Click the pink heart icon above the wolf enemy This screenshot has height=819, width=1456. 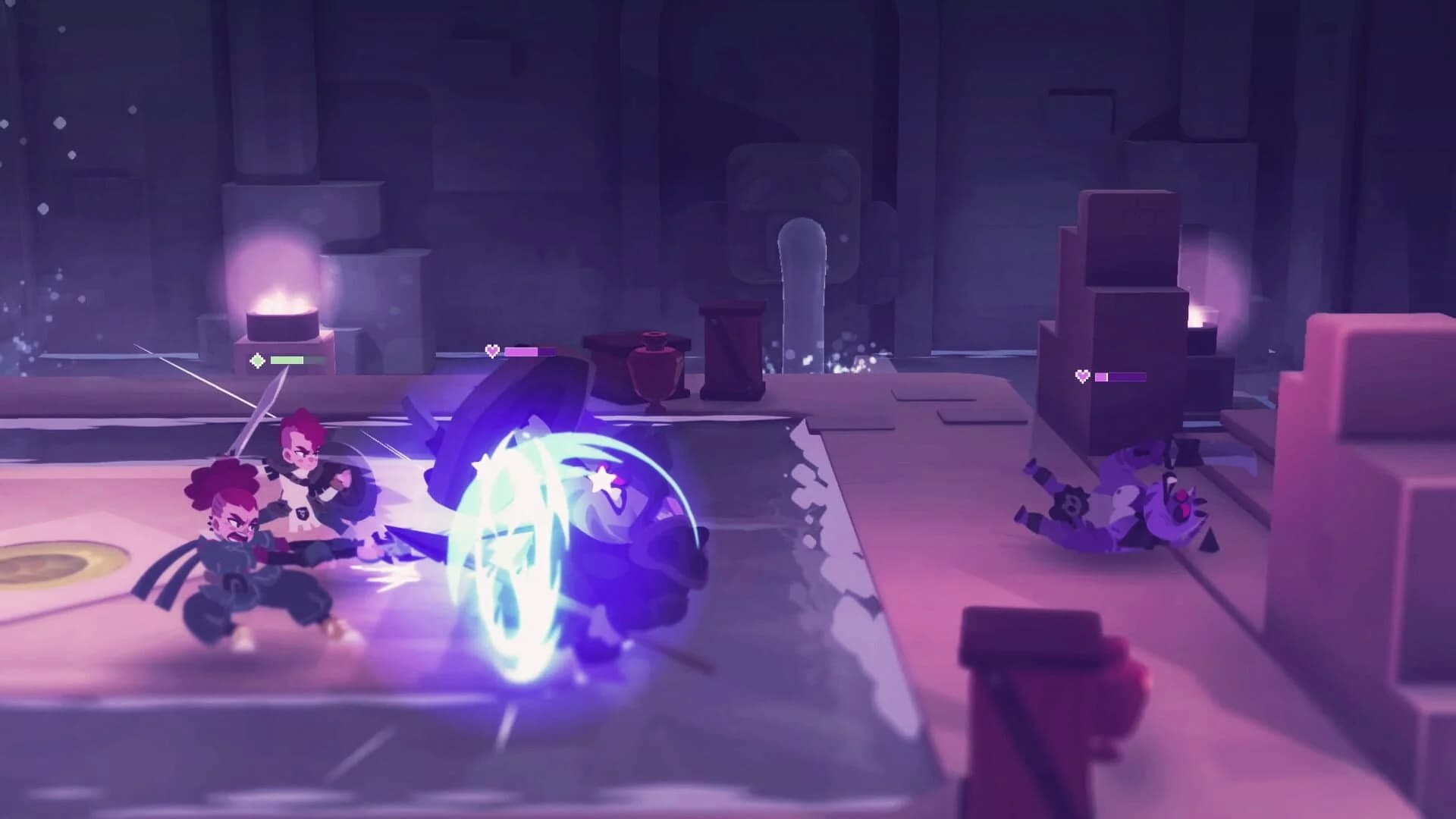pyautogui.click(x=491, y=351)
